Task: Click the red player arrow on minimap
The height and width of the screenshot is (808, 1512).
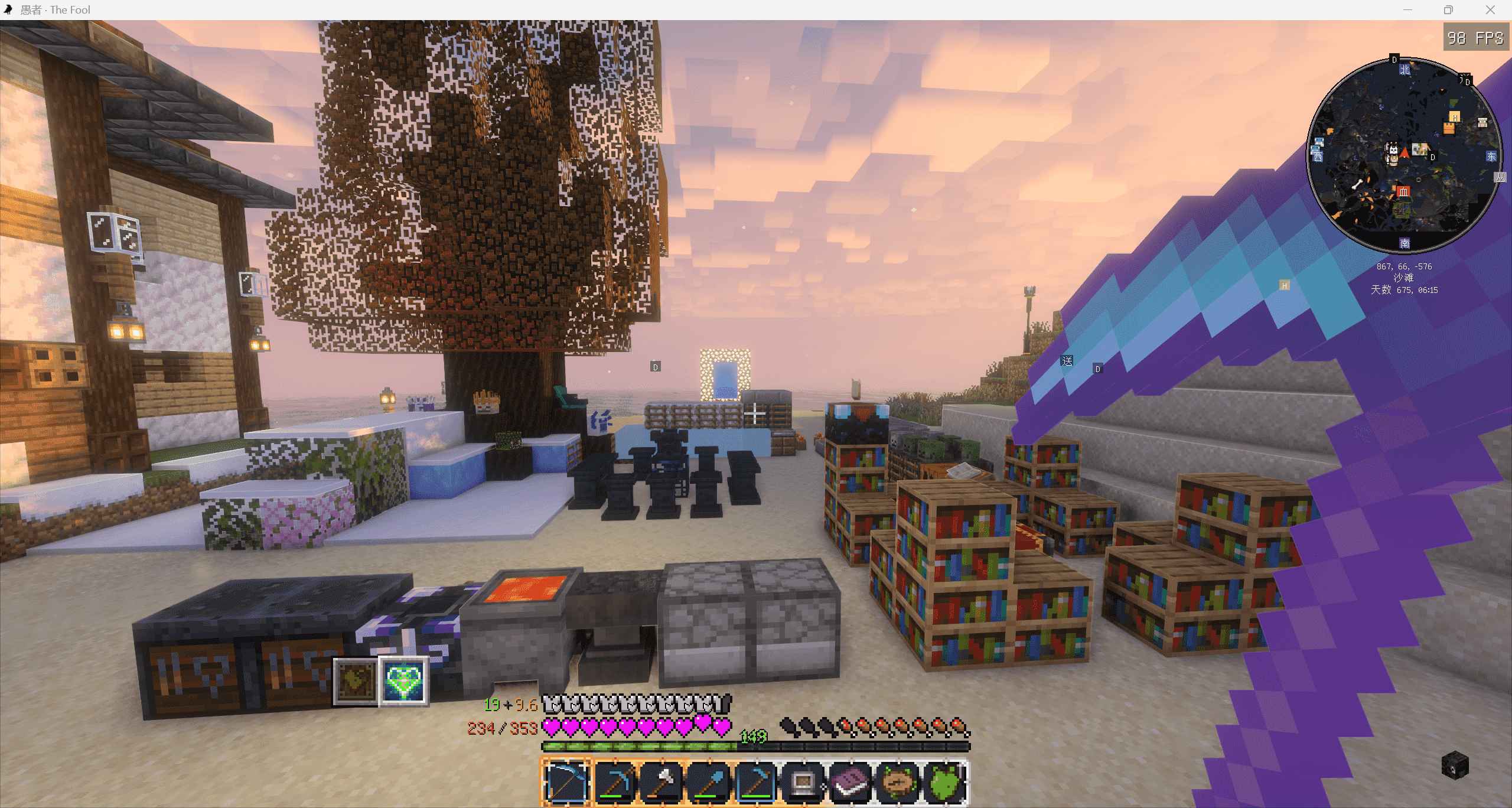Action: pos(1405,153)
